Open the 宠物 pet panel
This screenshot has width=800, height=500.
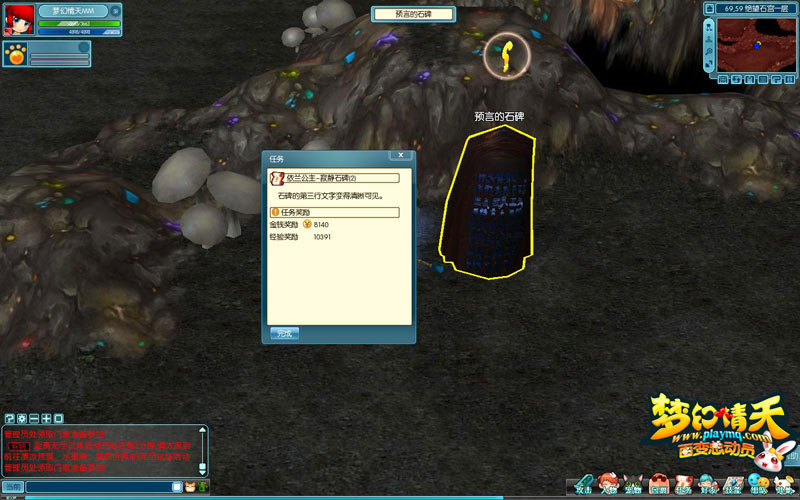[633, 483]
